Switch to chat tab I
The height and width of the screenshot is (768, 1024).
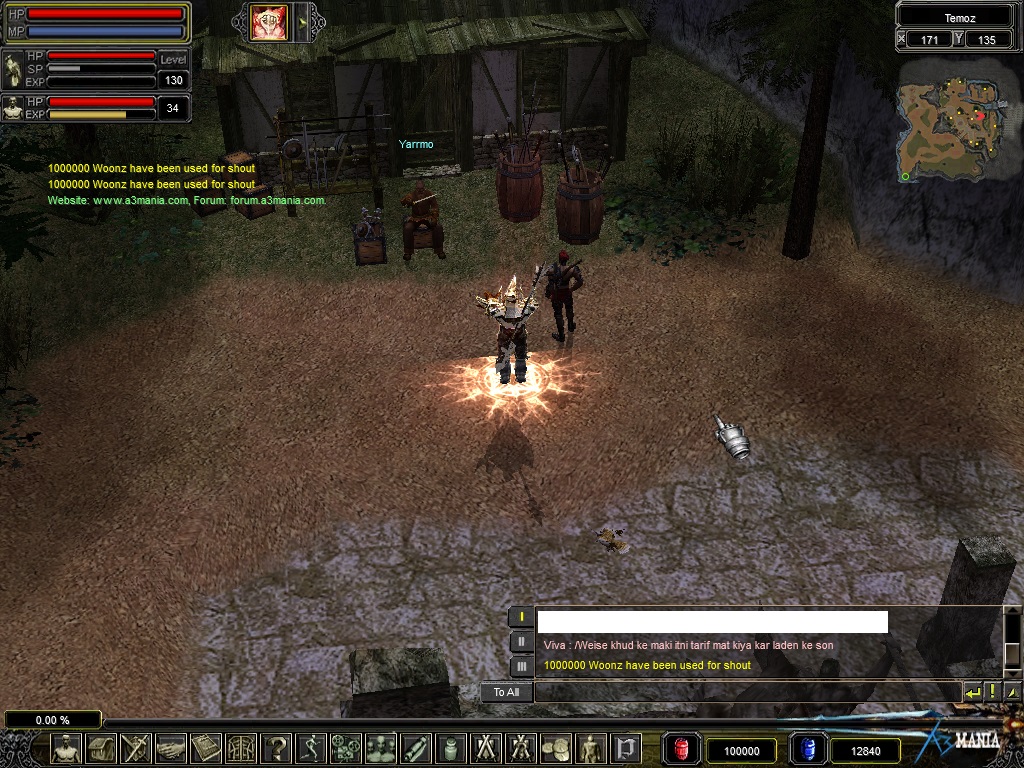tap(522, 617)
